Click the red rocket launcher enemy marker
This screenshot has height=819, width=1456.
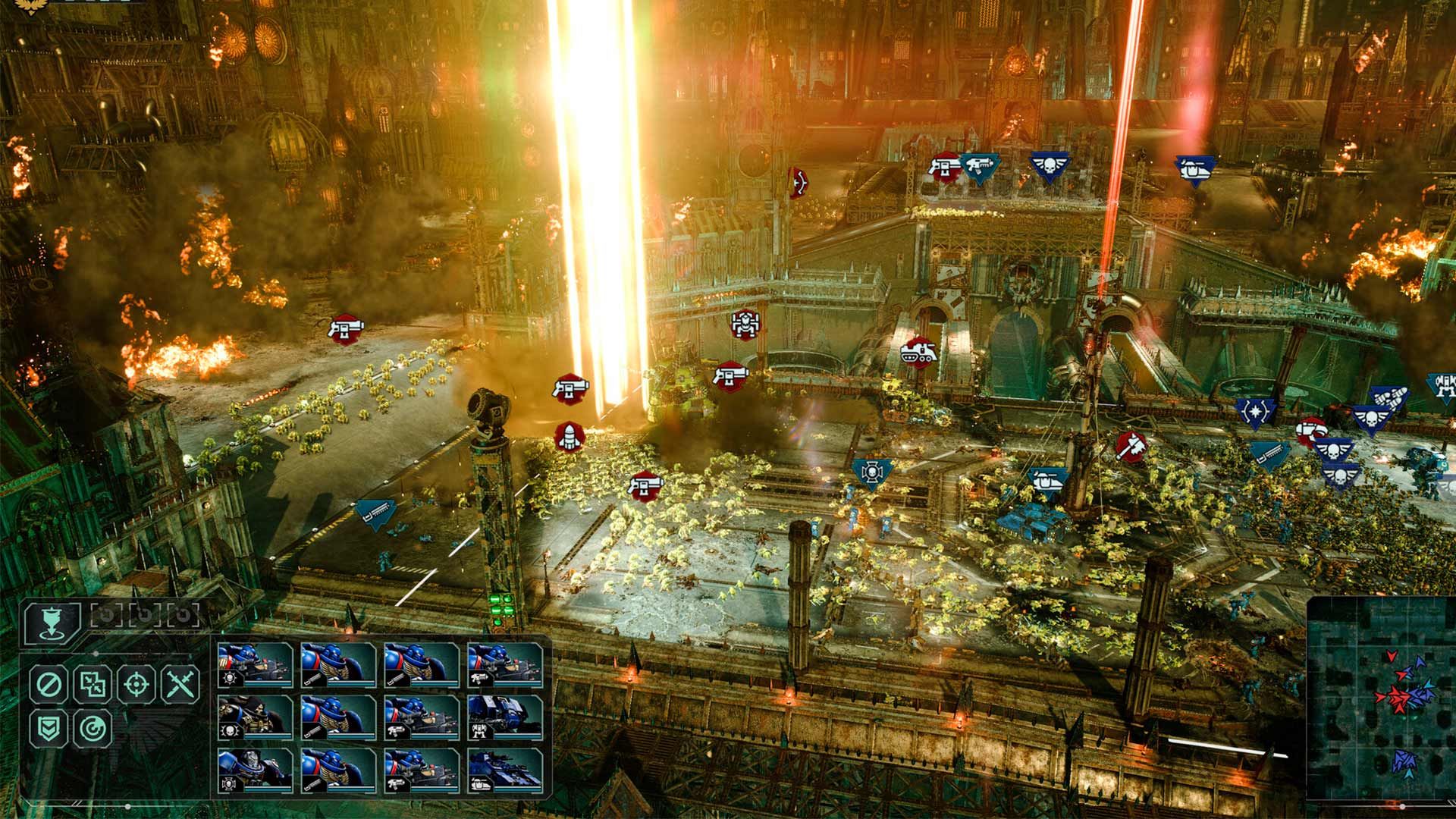coord(569,438)
